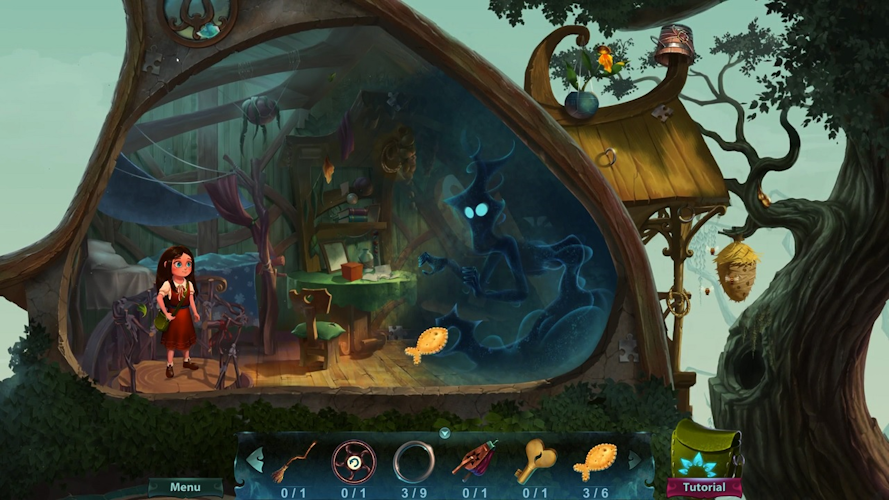Open the Menu button
This screenshot has height=500, width=889.
pos(185,487)
